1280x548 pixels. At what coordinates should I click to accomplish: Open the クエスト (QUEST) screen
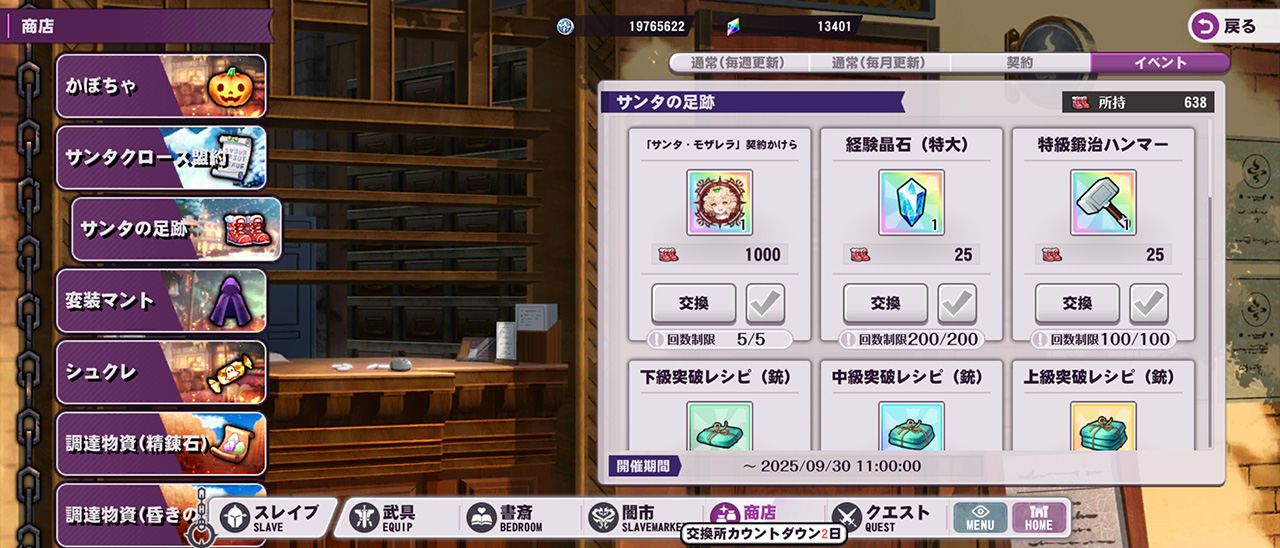coord(880,517)
